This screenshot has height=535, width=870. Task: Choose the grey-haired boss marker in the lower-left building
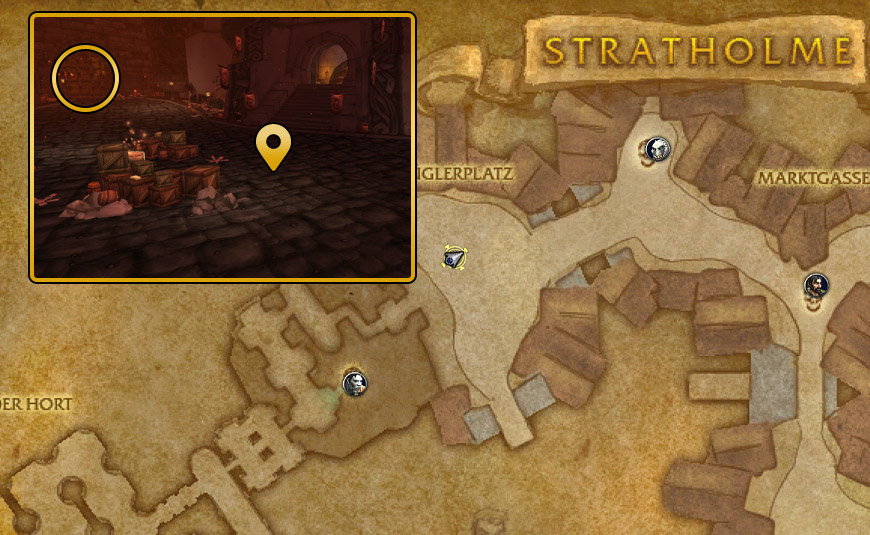355,382
